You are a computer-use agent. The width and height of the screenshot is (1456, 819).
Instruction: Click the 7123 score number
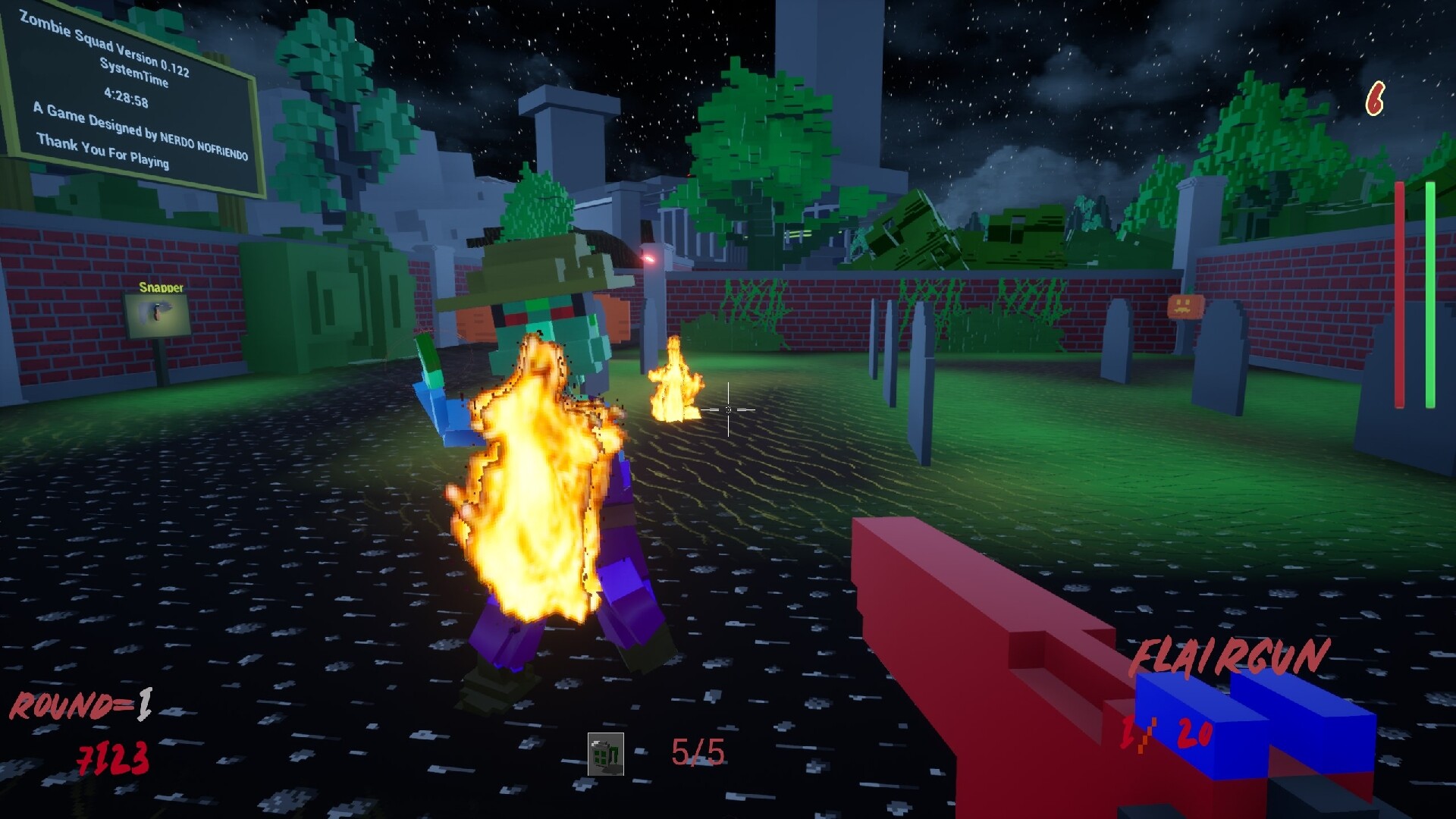pos(111,758)
